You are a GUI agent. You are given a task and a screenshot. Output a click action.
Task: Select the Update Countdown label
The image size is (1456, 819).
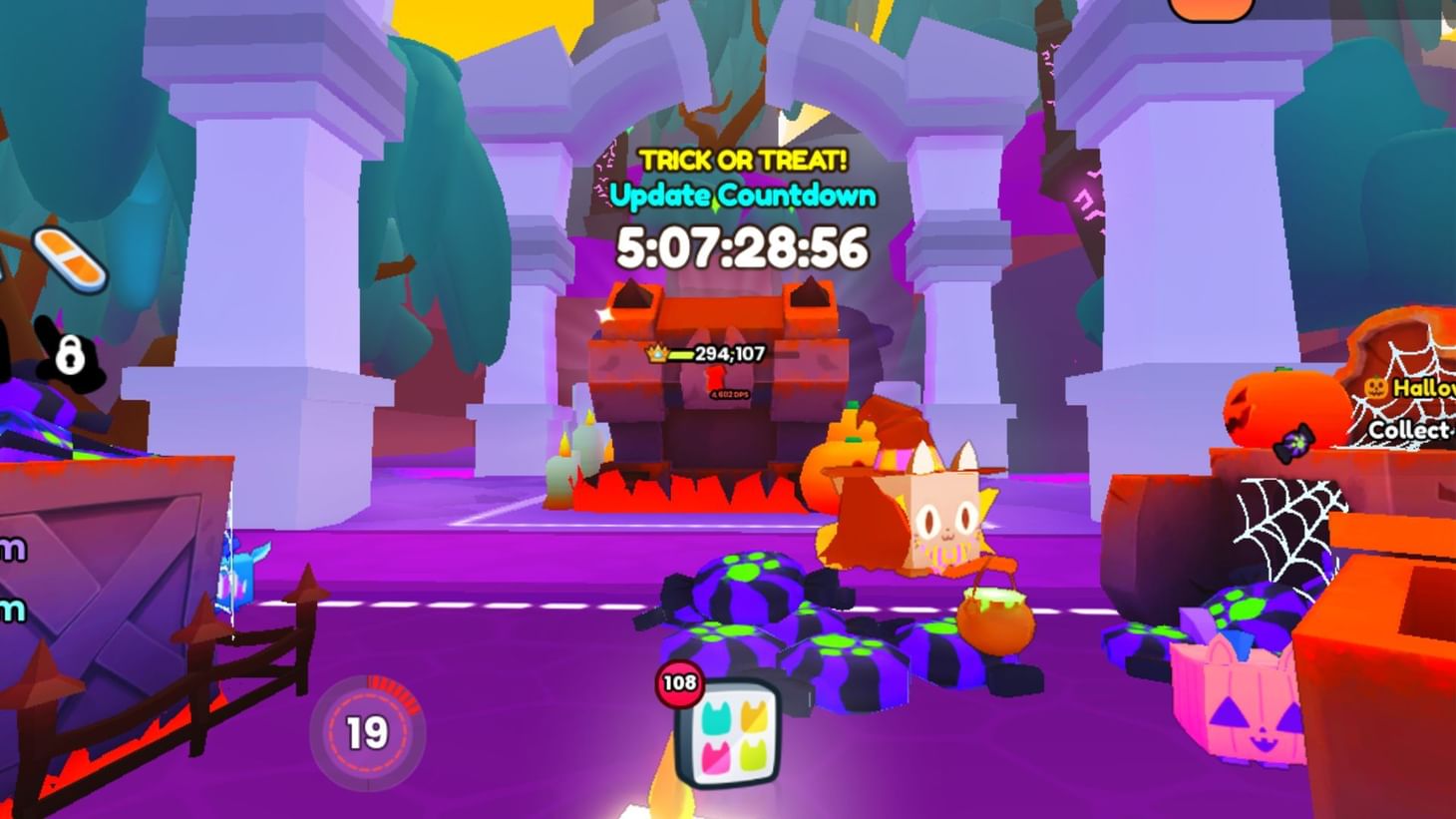tap(743, 196)
